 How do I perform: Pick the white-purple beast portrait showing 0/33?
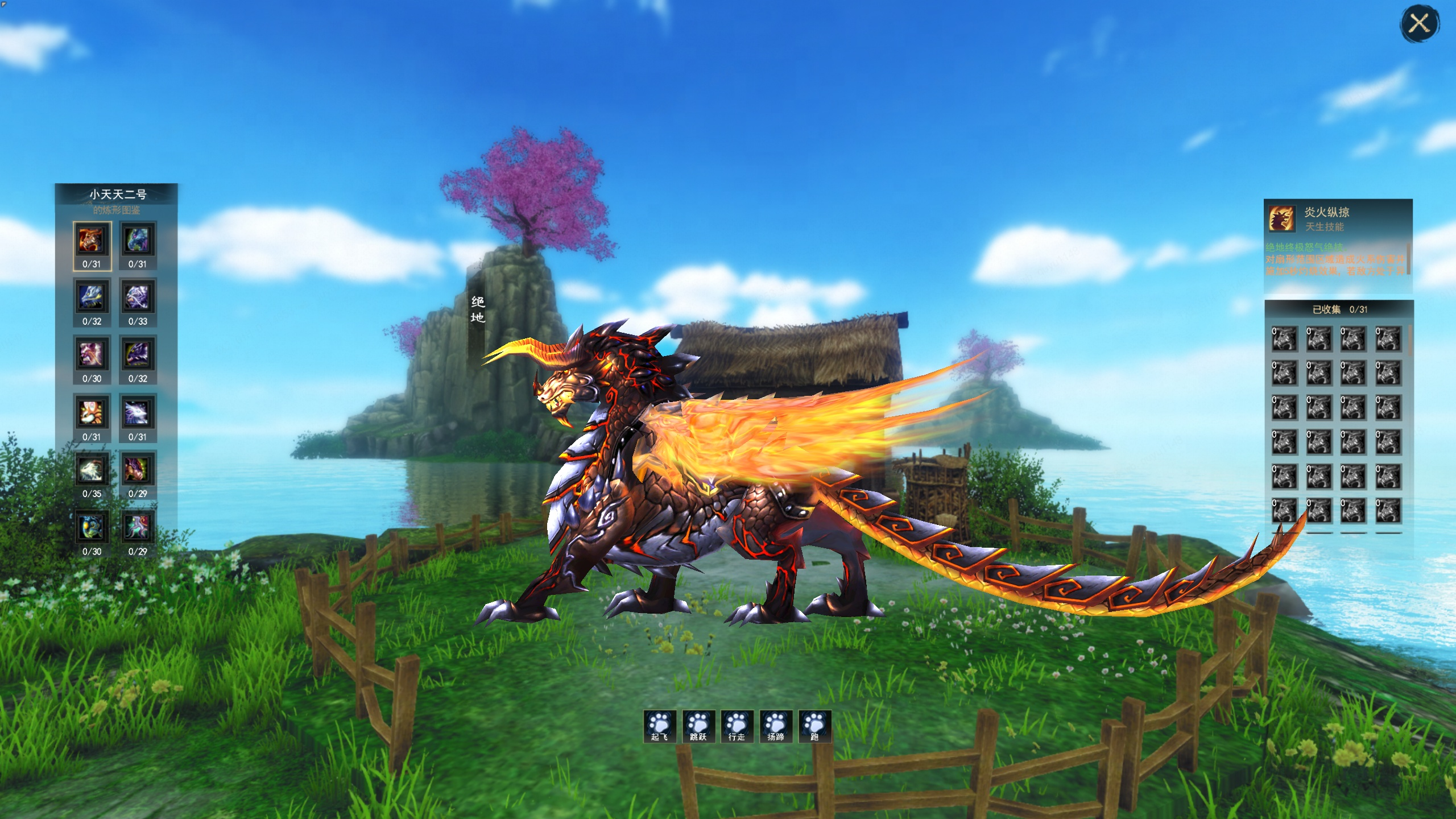(138, 297)
